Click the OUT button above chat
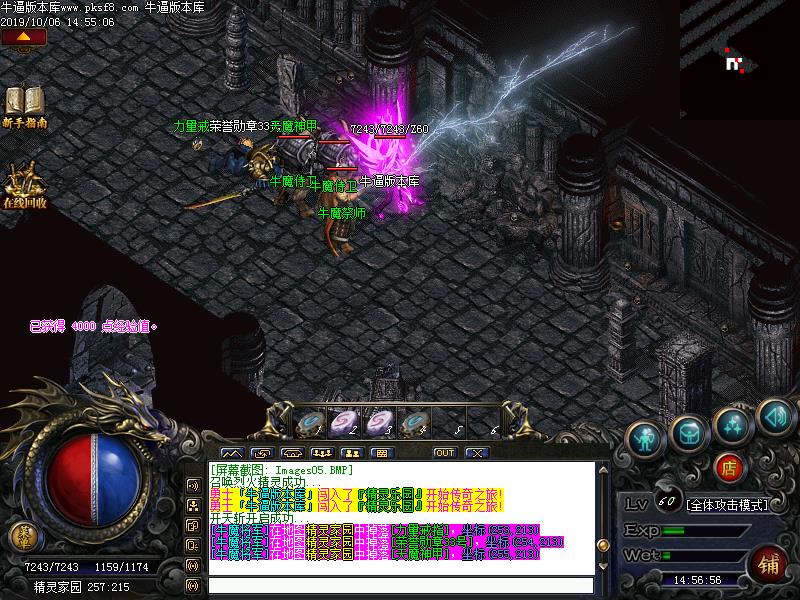800x600 pixels. point(444,453)
